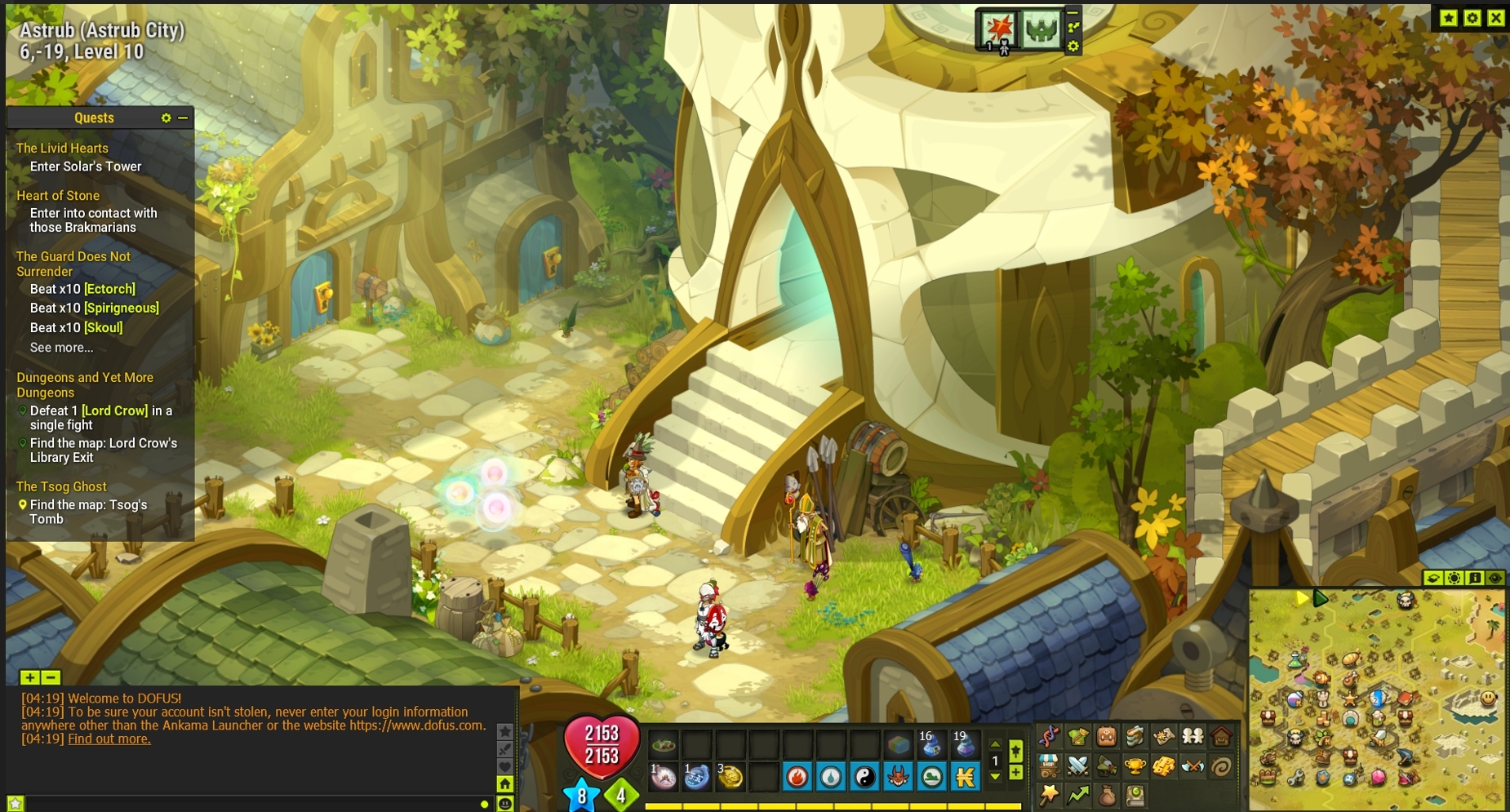Close the game with the X button

pos(1495,18)
